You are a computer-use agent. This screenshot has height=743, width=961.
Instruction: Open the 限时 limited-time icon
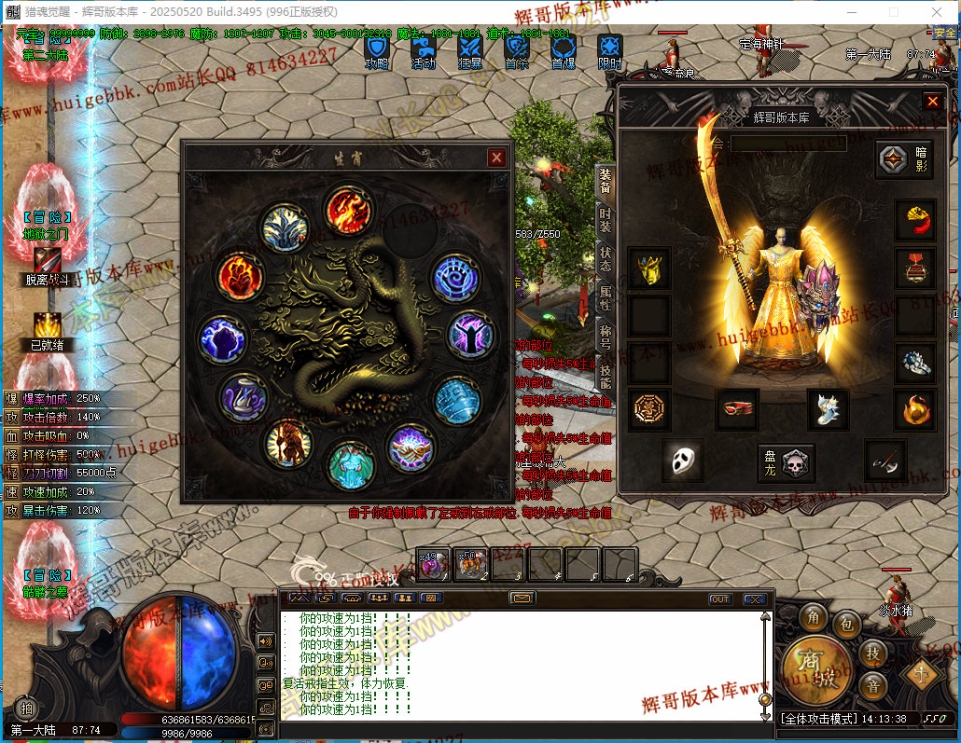click(x=610, y=49)
